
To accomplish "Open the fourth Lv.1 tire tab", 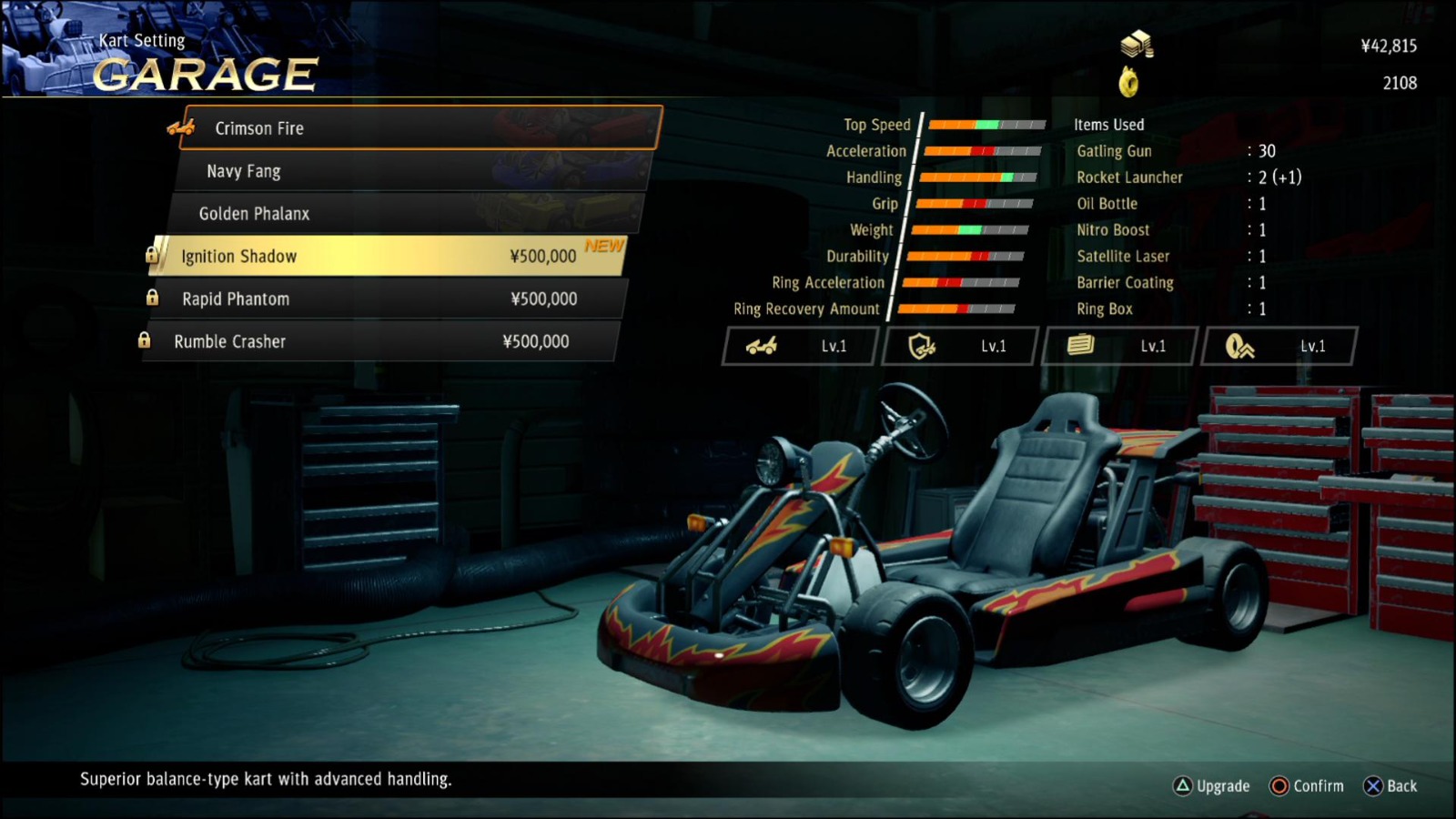I will point(1277,346).
